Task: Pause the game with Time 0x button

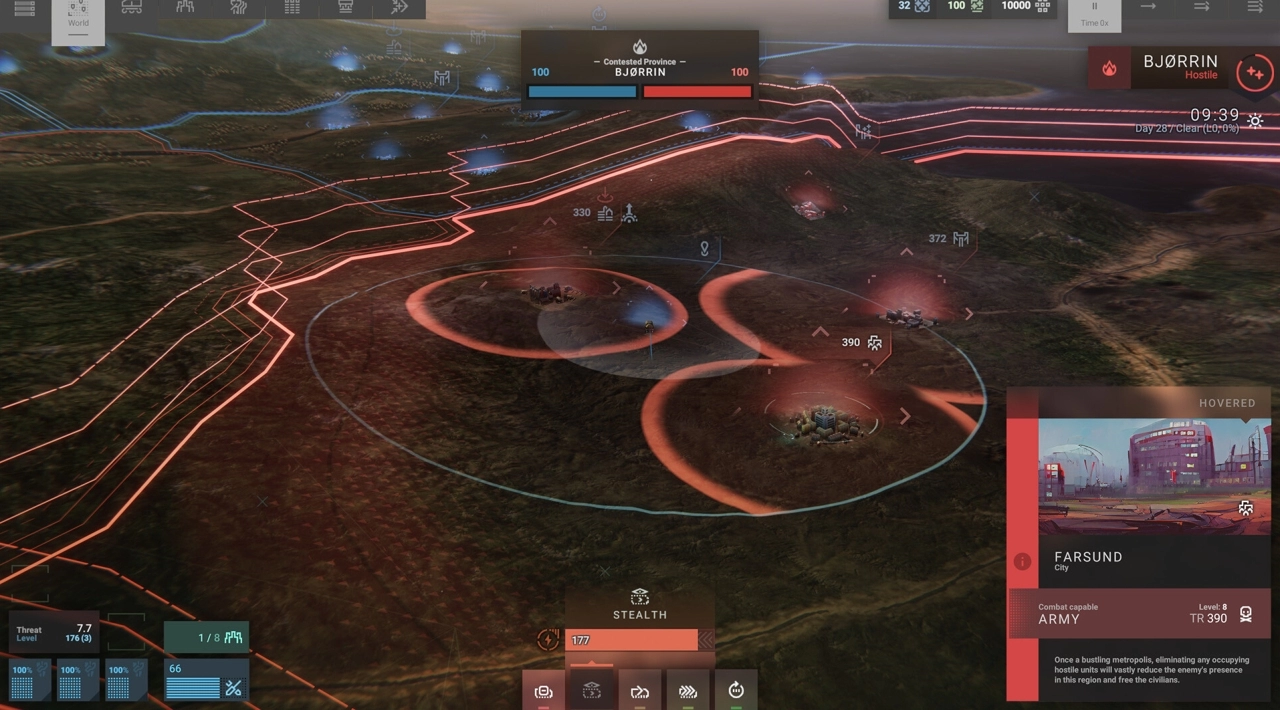Action: 1094,14
